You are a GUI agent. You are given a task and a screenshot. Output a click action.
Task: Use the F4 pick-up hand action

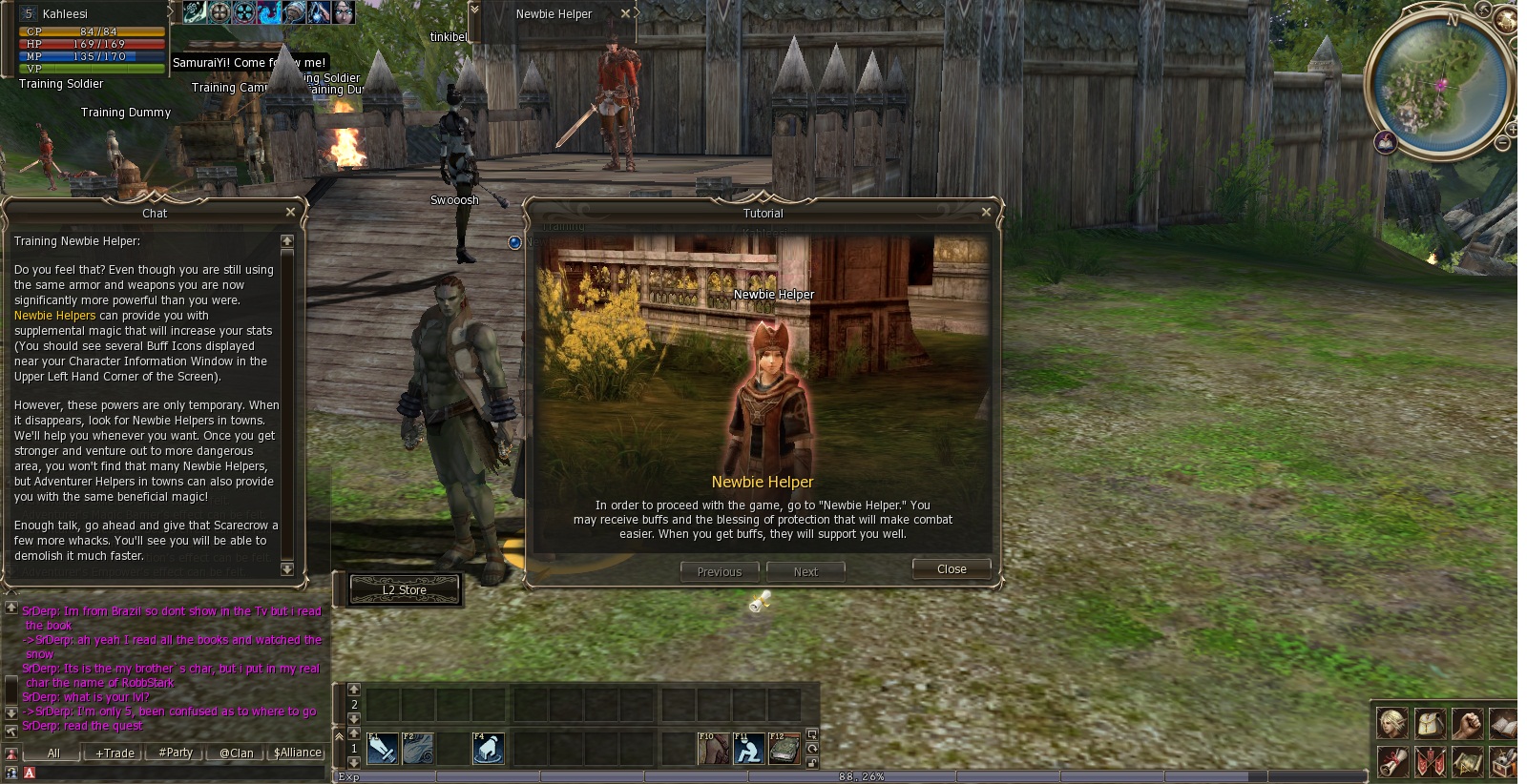pyautogui.click(x=488, y=749)
